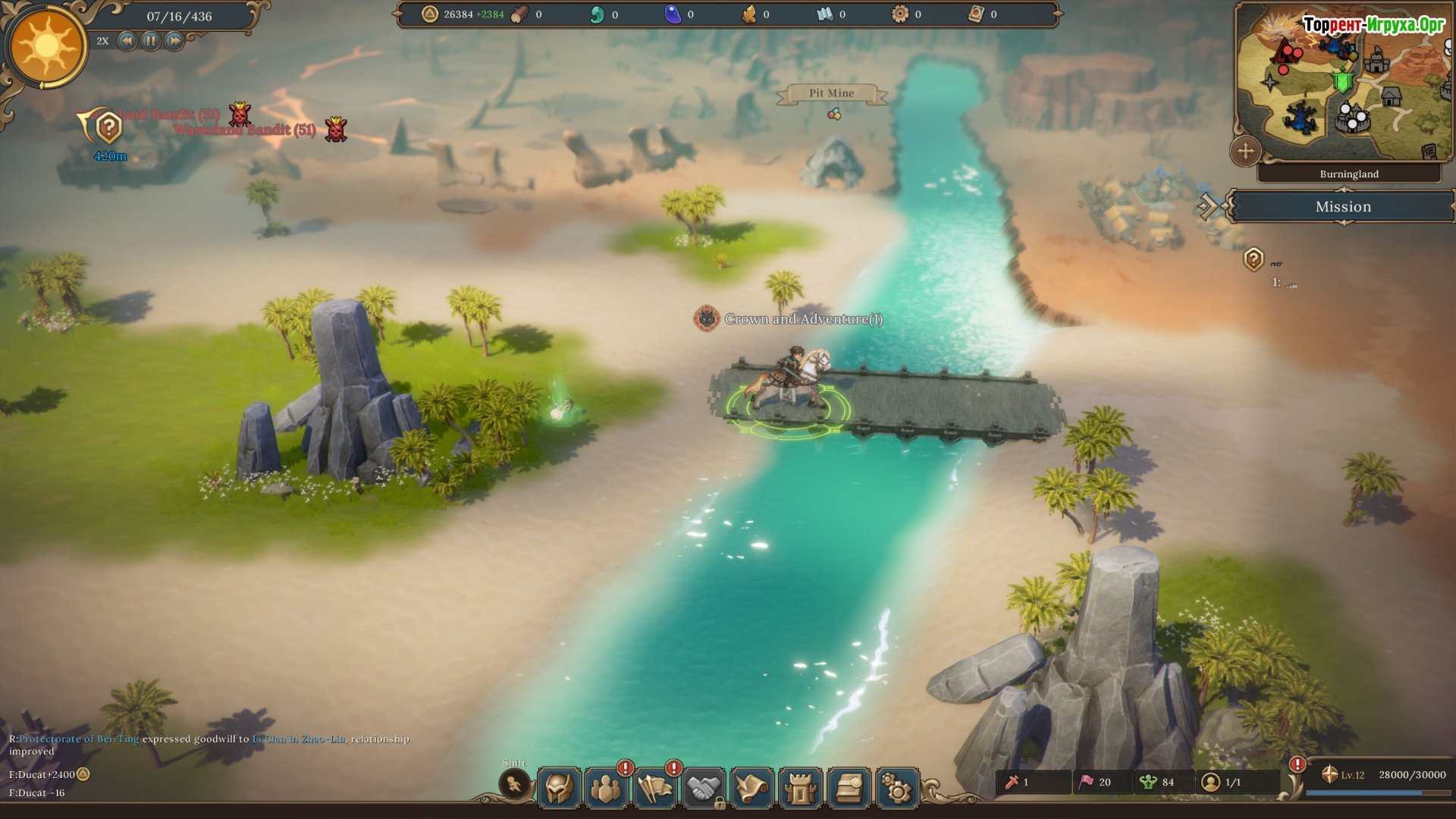Click the minimap's four-arrow expand button

[x=1246, y=151]
